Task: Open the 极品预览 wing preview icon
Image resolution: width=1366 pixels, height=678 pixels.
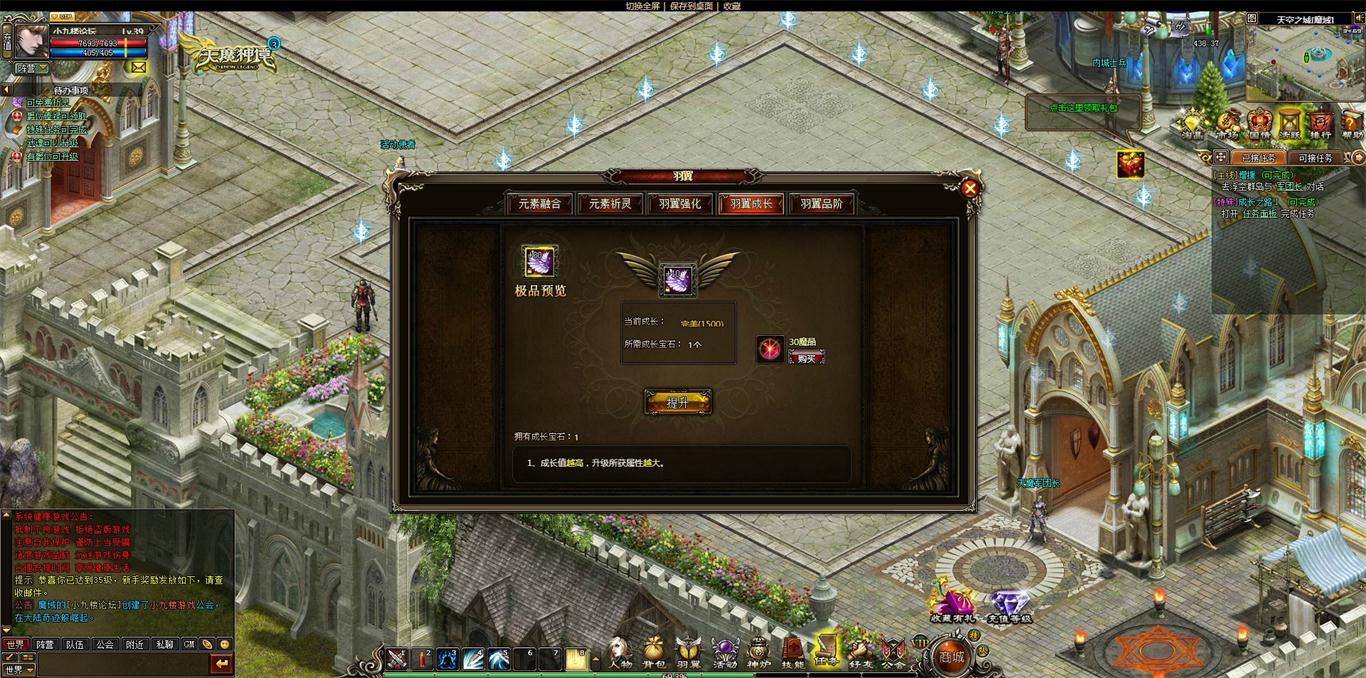Action: click(541, 262)
